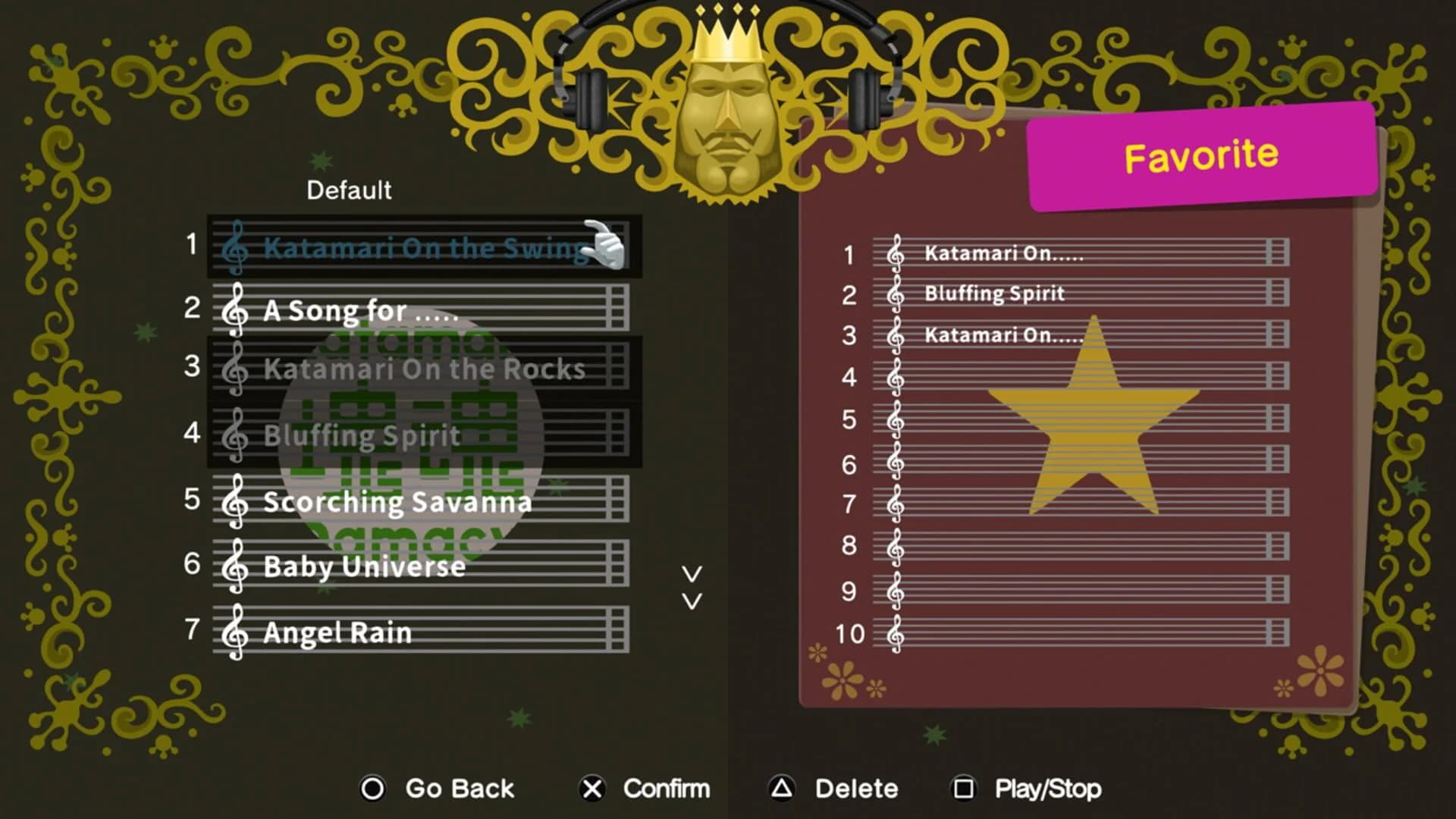Click the treble clef on empty Favorite slot 10
The image size is (1456, 819).
pos(895,634)
